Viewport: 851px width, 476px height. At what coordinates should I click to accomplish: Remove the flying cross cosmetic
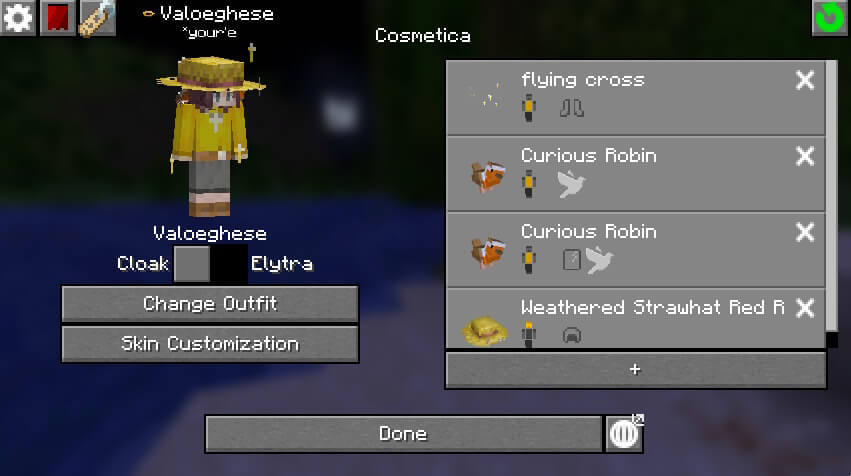pyautogui.click(x=805, y=81)
